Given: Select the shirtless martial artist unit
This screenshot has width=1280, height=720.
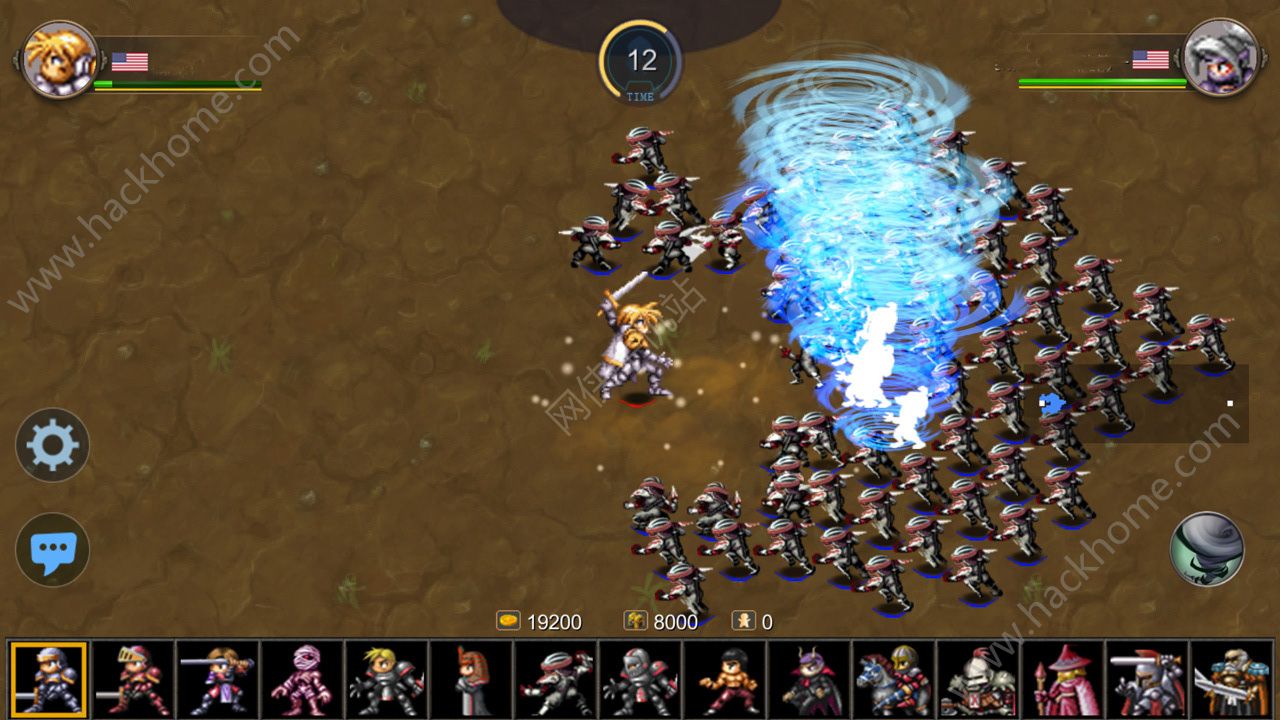Looking at the screenshot, I should click(x=725, y=680).
